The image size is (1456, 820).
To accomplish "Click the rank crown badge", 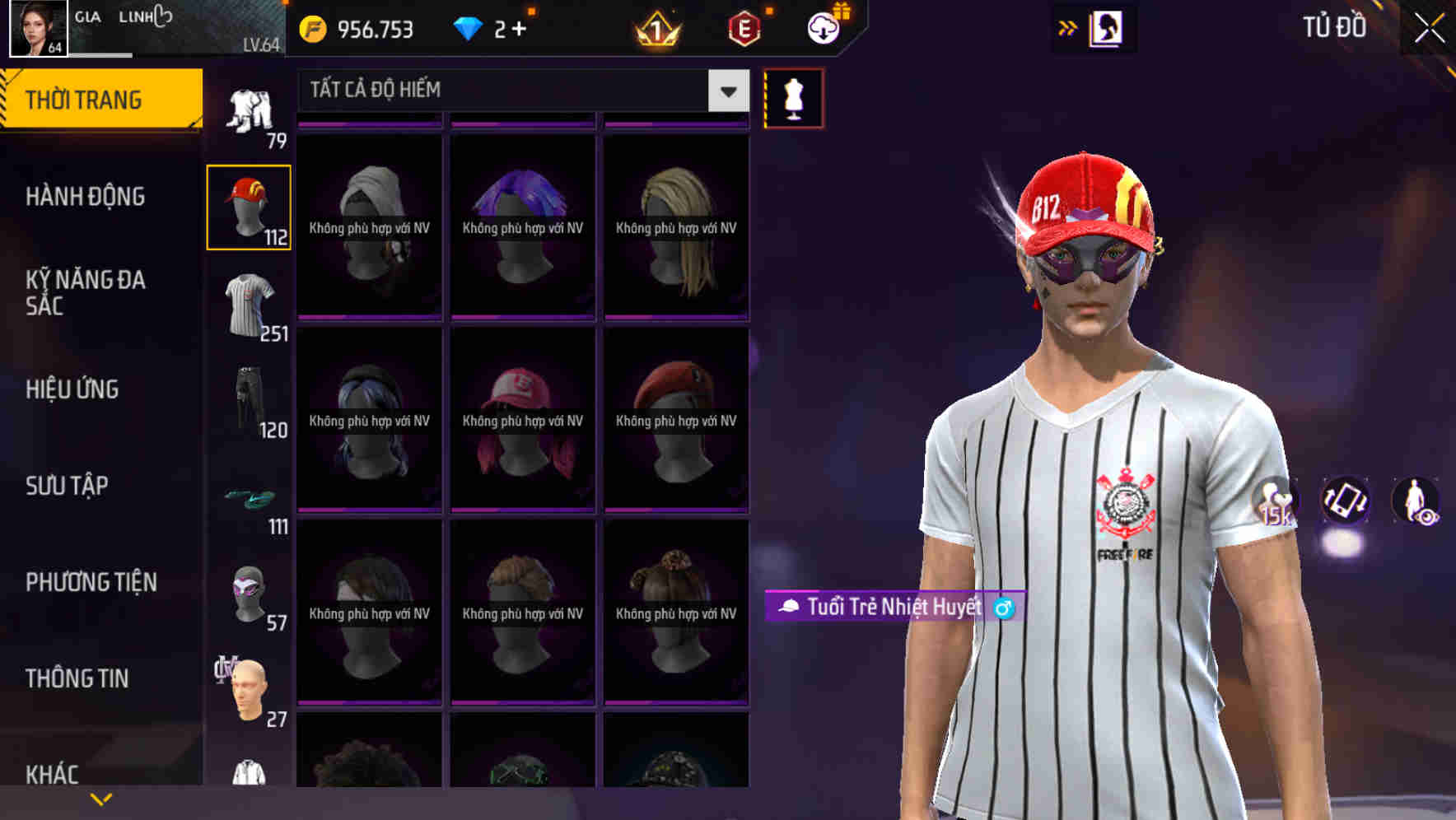I will (656, 29).
